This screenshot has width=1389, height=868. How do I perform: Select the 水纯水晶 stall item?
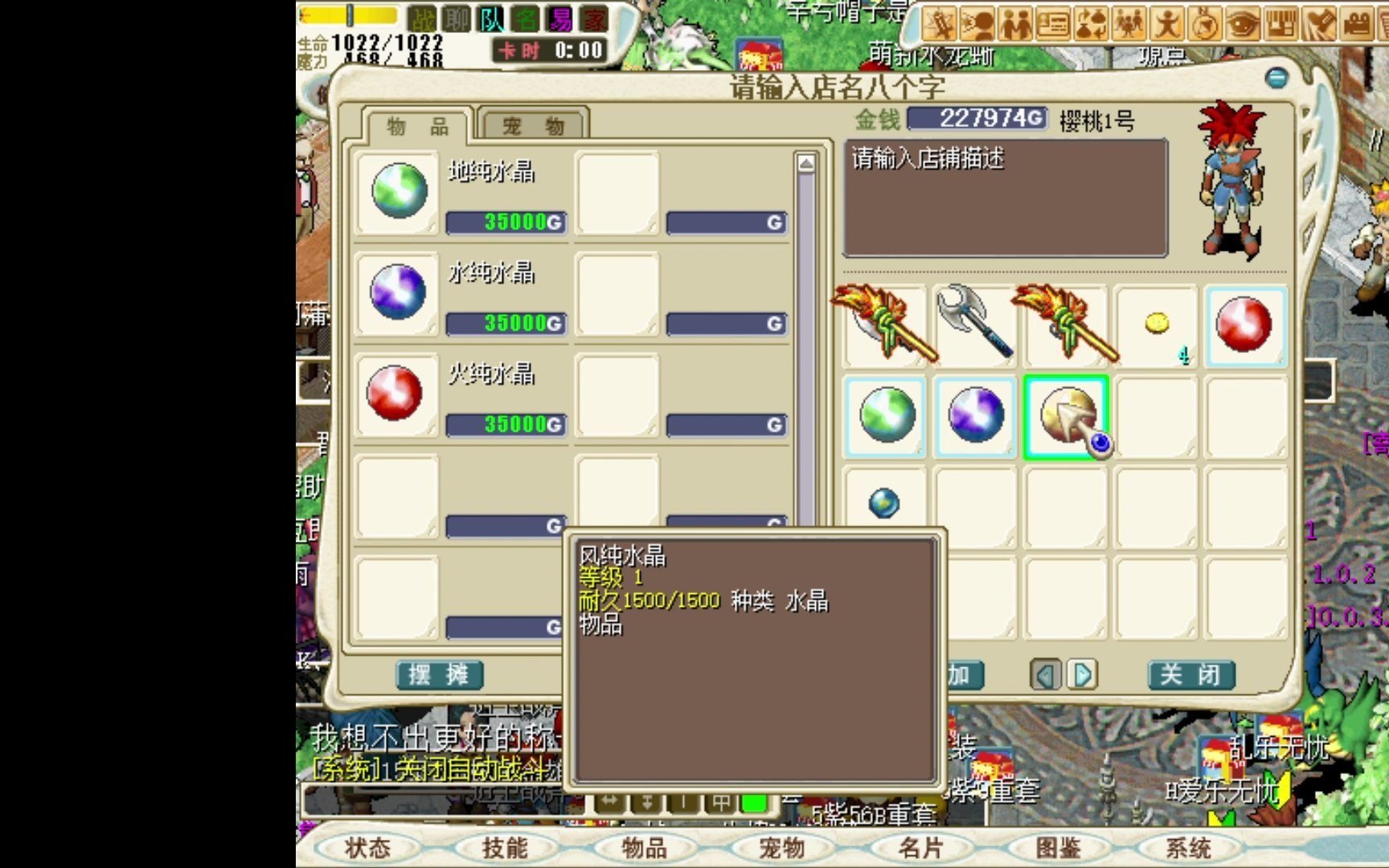pyautogui.click(x=398, y=293)
